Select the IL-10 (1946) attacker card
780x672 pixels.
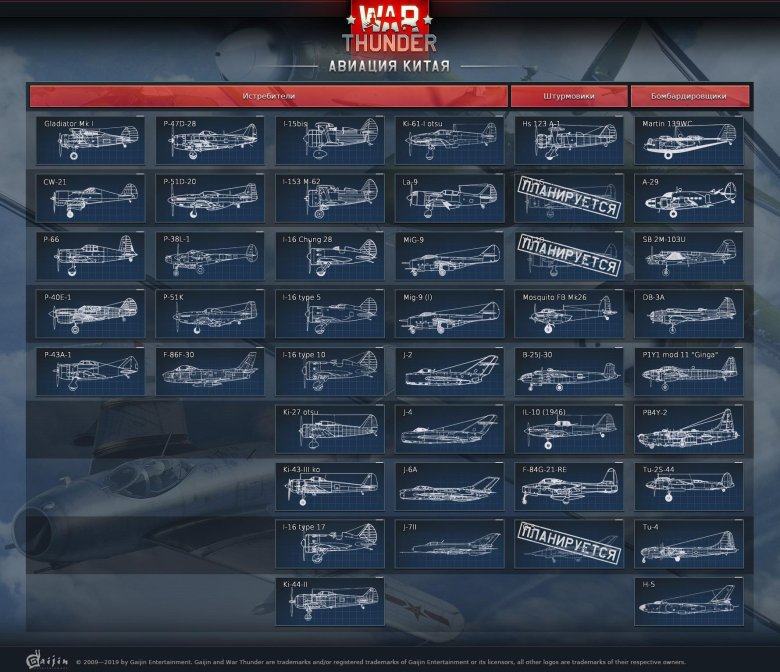(x=569, y=428)
